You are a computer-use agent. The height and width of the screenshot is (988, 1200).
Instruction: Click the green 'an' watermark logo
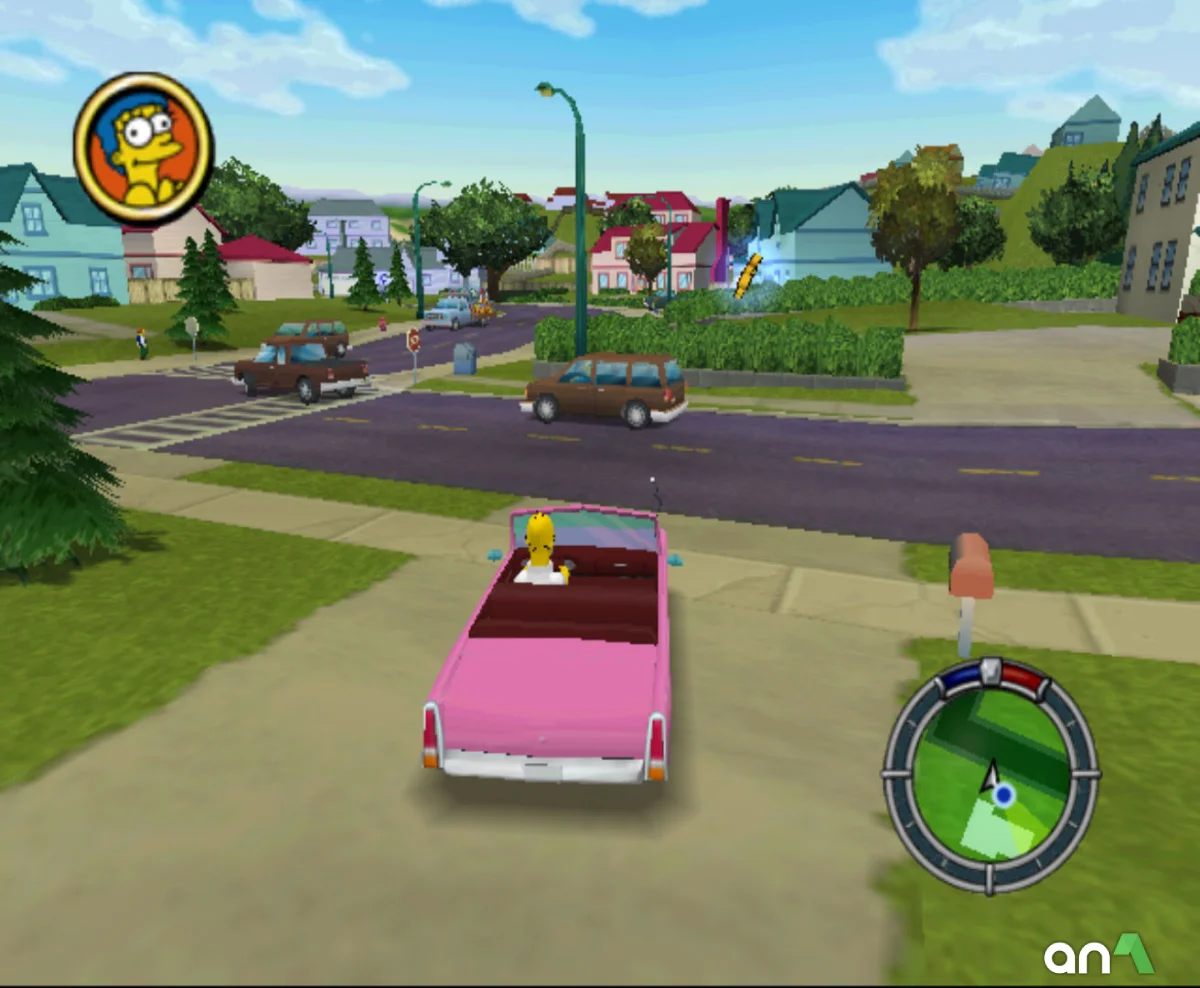(x=1098, y=955)
